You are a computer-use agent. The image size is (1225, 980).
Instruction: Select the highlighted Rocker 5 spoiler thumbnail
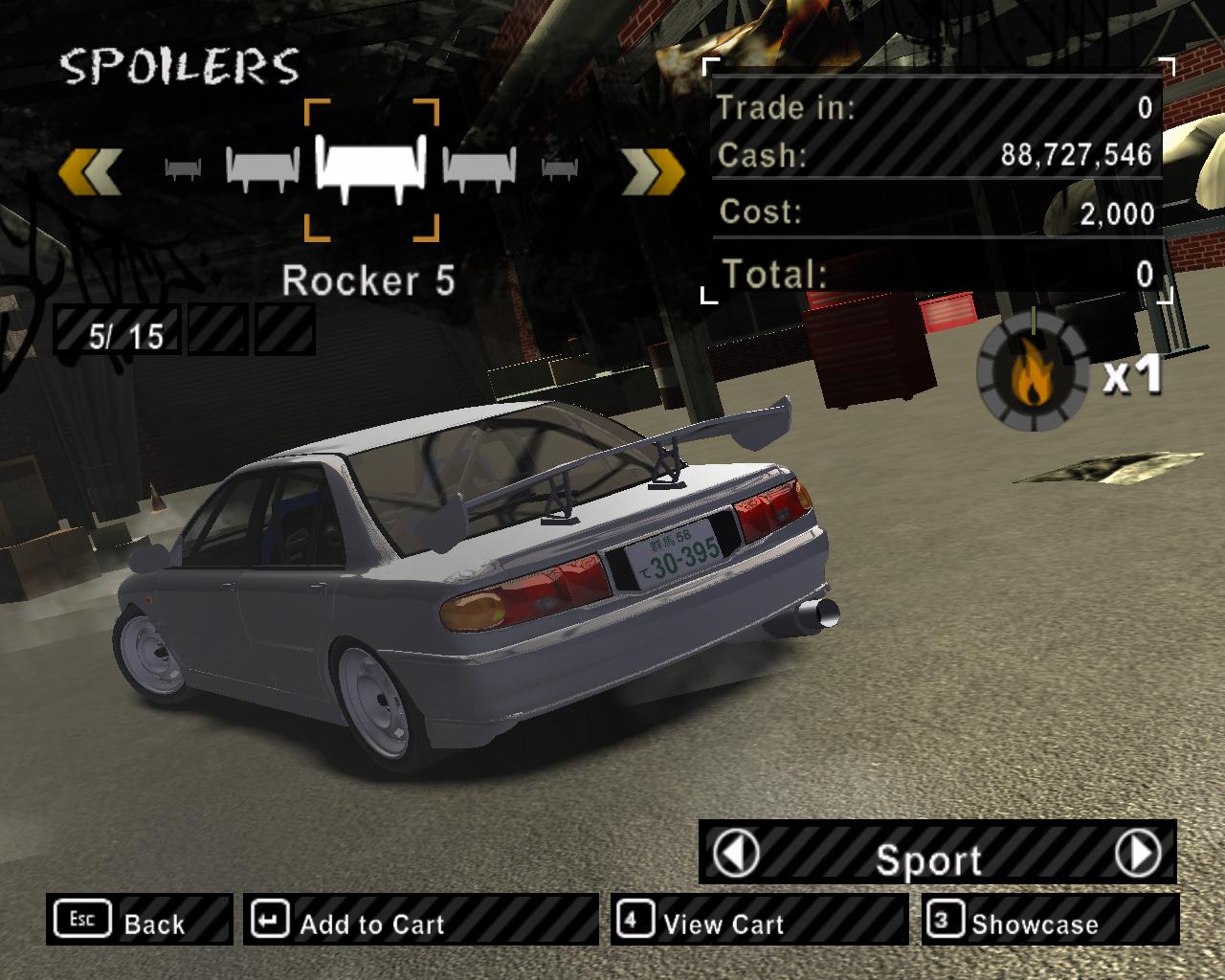coord(372,169)
